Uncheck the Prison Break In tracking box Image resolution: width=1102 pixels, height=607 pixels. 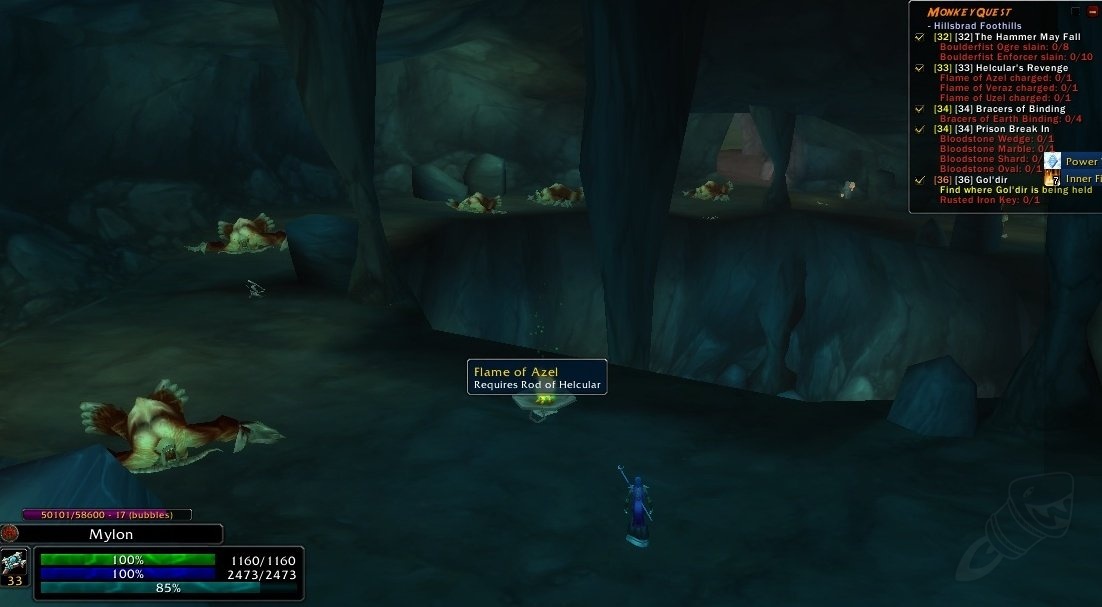click(x=919, y=129)
